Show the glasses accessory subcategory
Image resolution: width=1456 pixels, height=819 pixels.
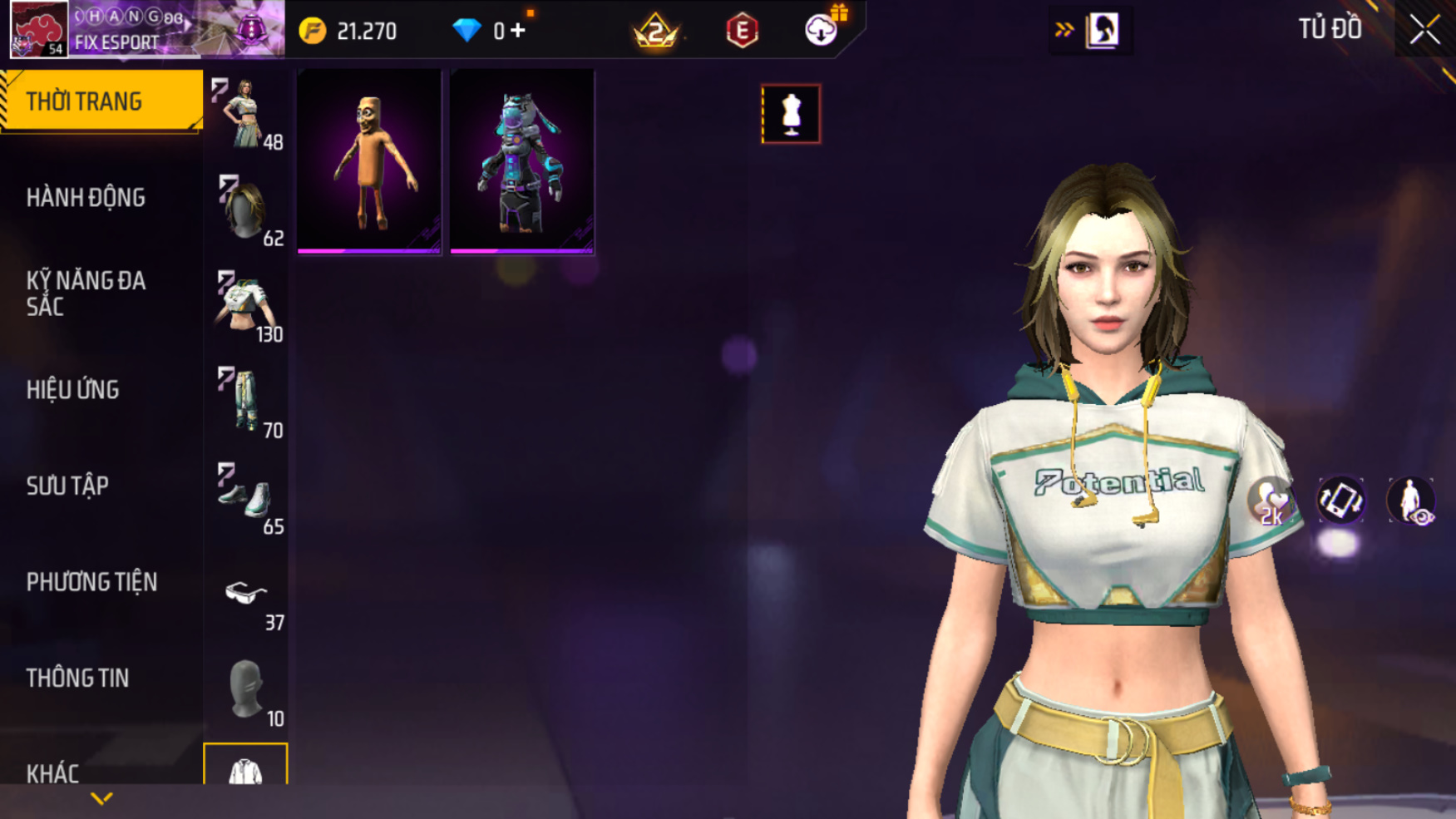(246, 595)
